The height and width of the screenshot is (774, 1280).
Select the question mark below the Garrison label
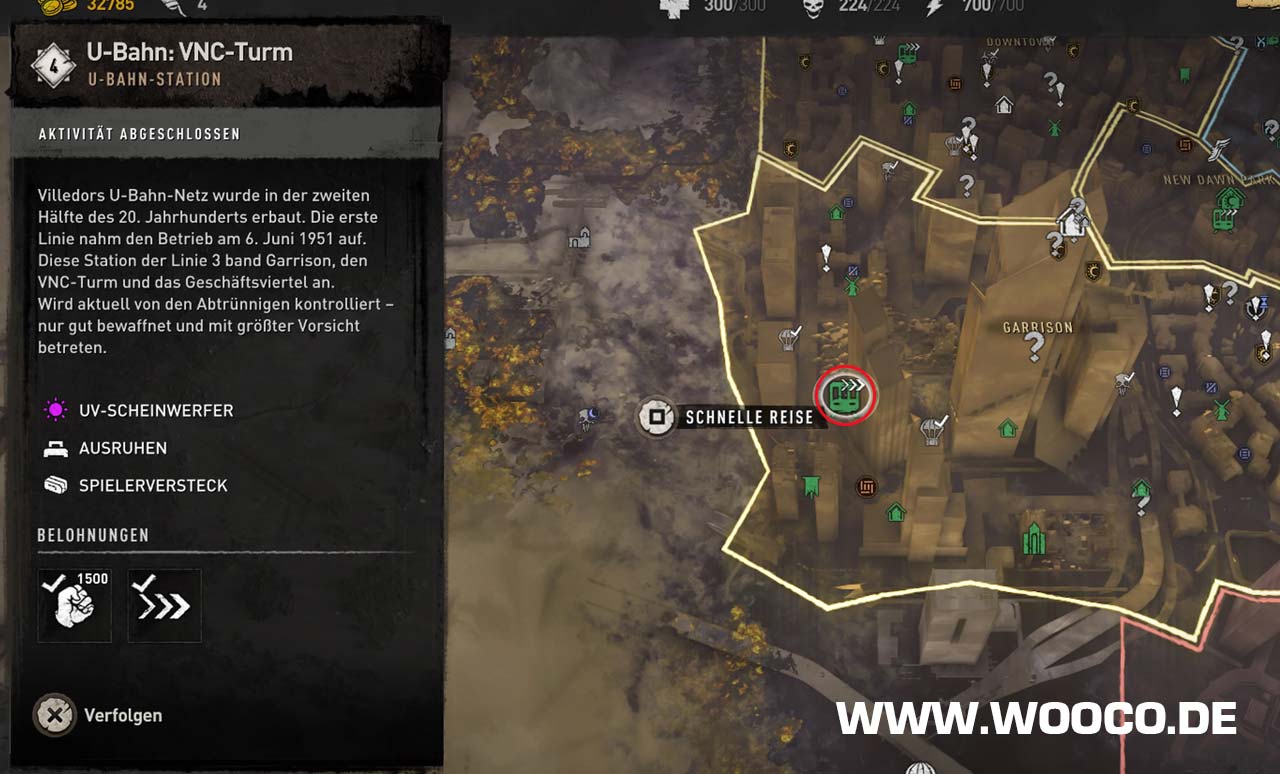(1034, 347)
